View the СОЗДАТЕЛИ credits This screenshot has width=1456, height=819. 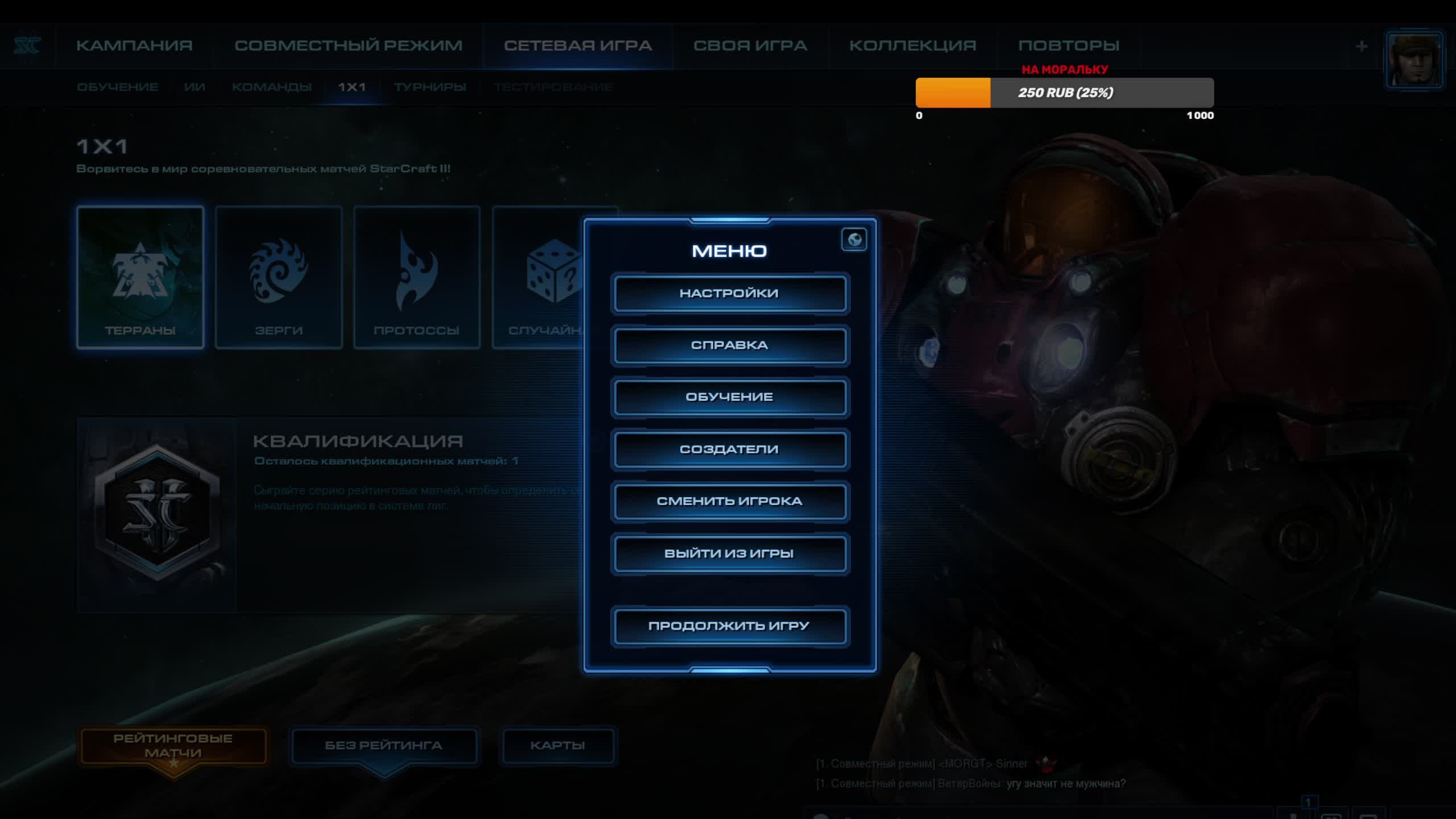pos(730,449)
